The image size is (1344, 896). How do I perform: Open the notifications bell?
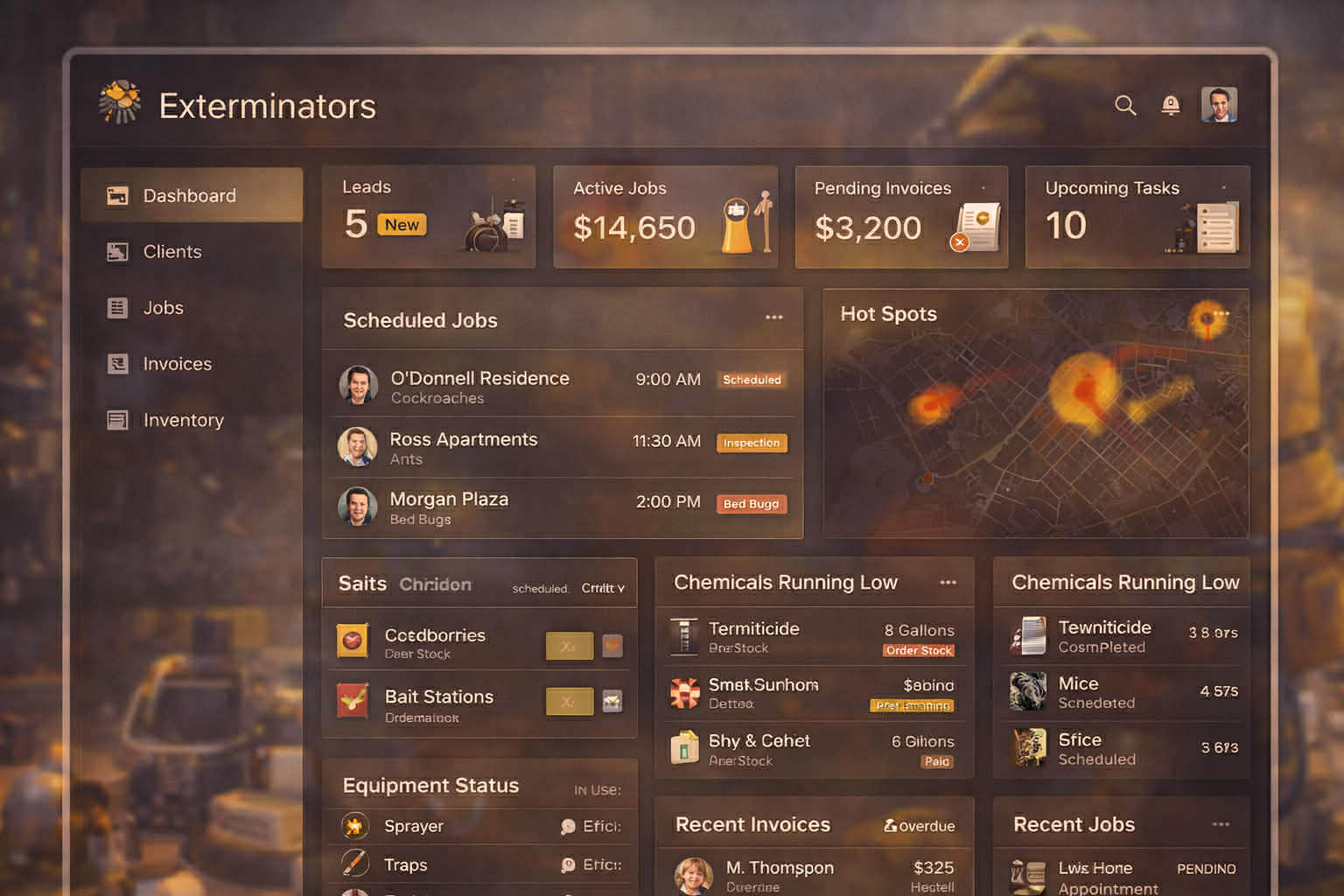[x=1172, y=104]
